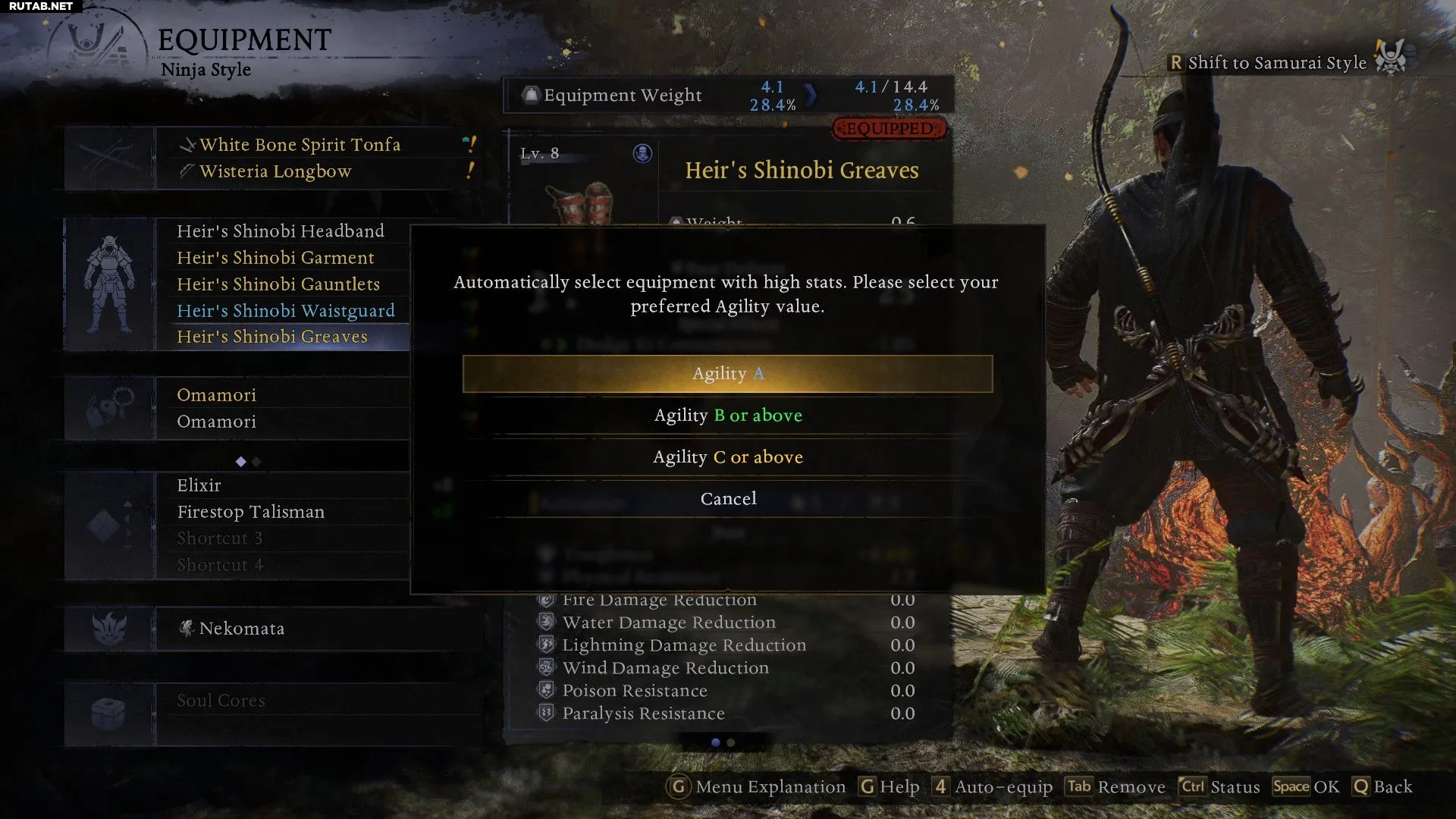This screenshot has height=819, width=1456.
Task: Select Agility B or above
Action: pos(727,416)
